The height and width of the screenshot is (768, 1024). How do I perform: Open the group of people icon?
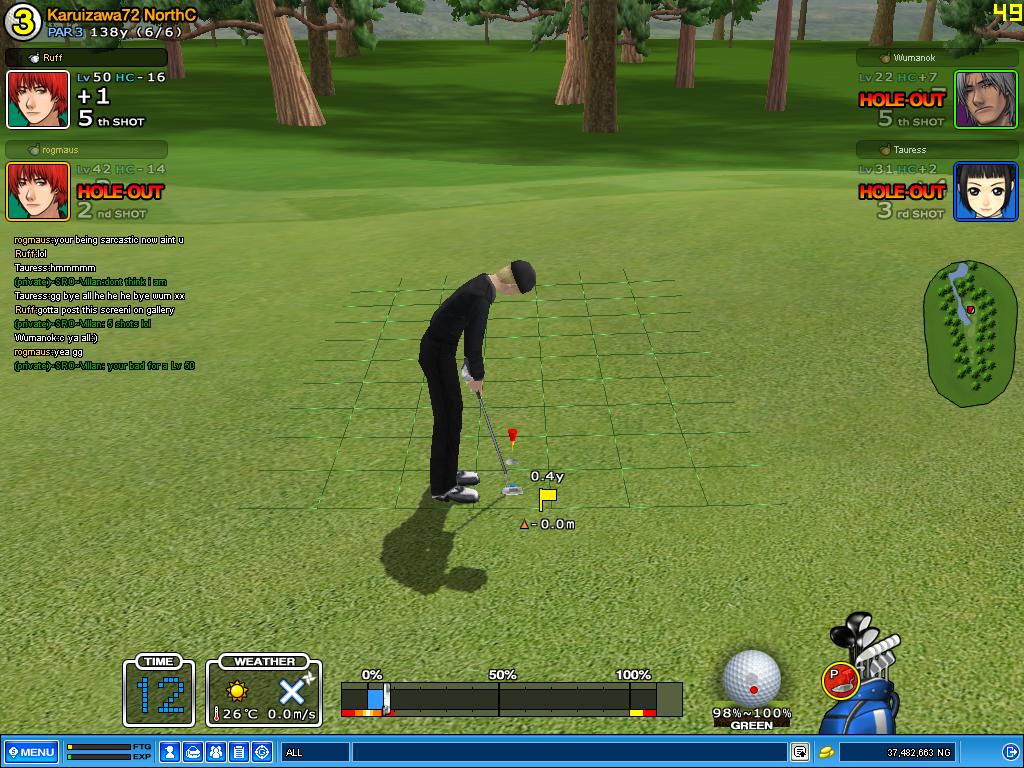[x=217, y=752]
